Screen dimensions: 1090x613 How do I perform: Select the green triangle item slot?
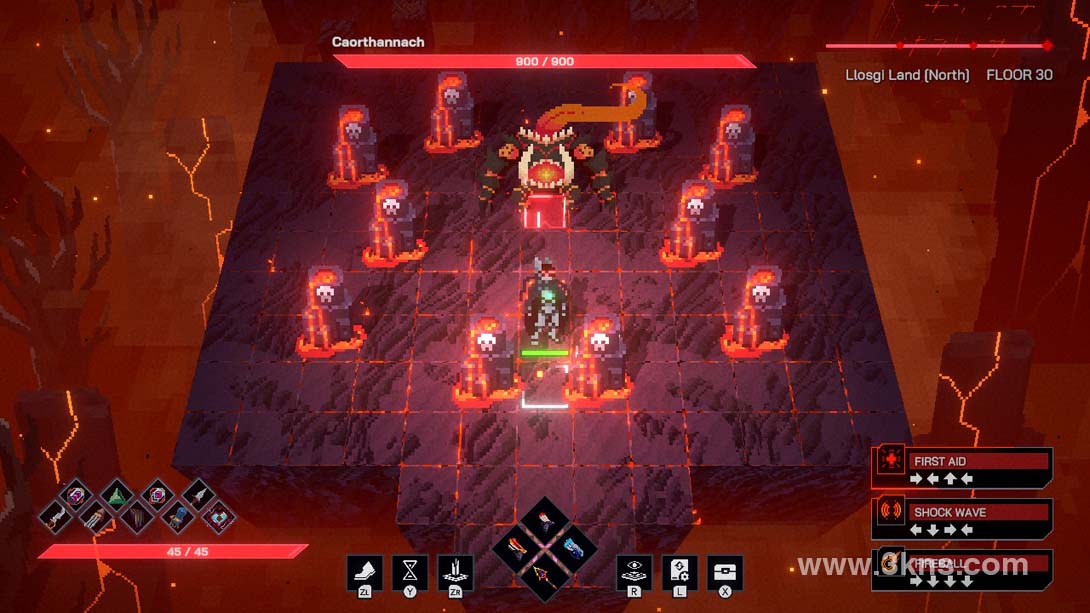117,494
